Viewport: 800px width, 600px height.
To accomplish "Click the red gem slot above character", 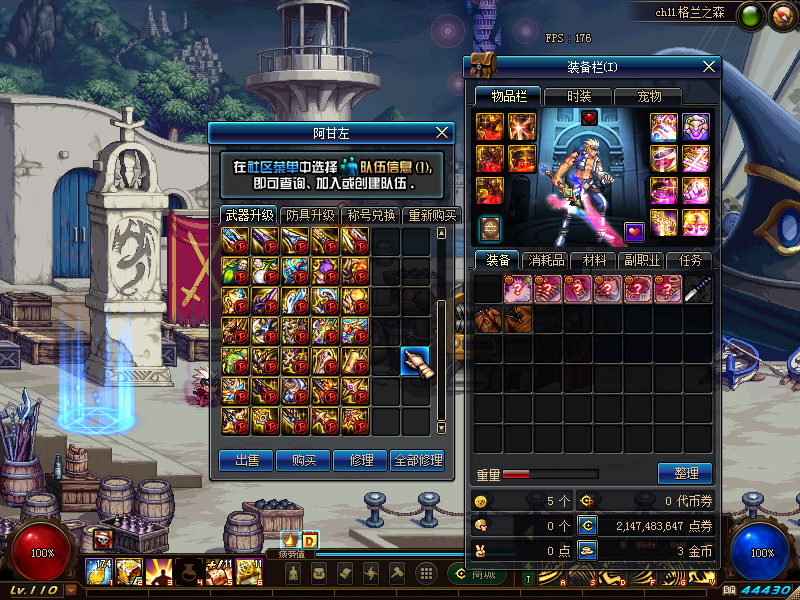I will (x=589, y=117).
